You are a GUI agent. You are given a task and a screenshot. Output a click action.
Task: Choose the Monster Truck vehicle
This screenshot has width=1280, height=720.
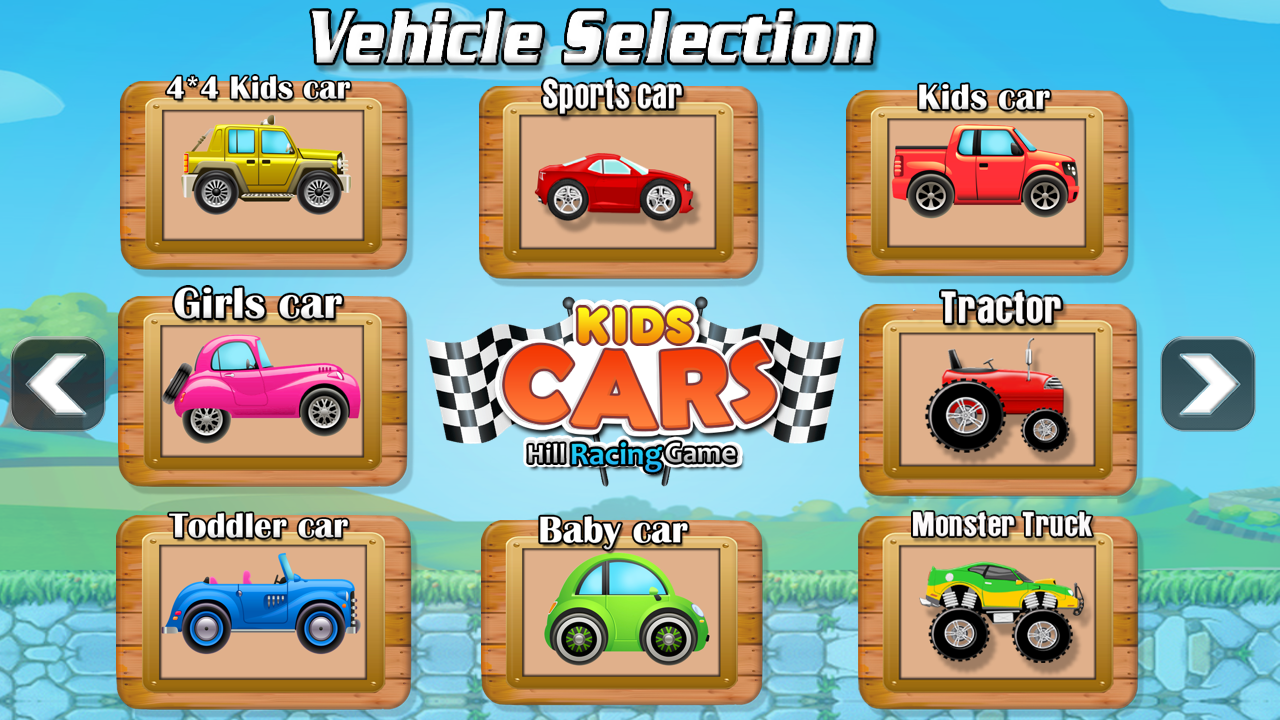(1000, 610)
